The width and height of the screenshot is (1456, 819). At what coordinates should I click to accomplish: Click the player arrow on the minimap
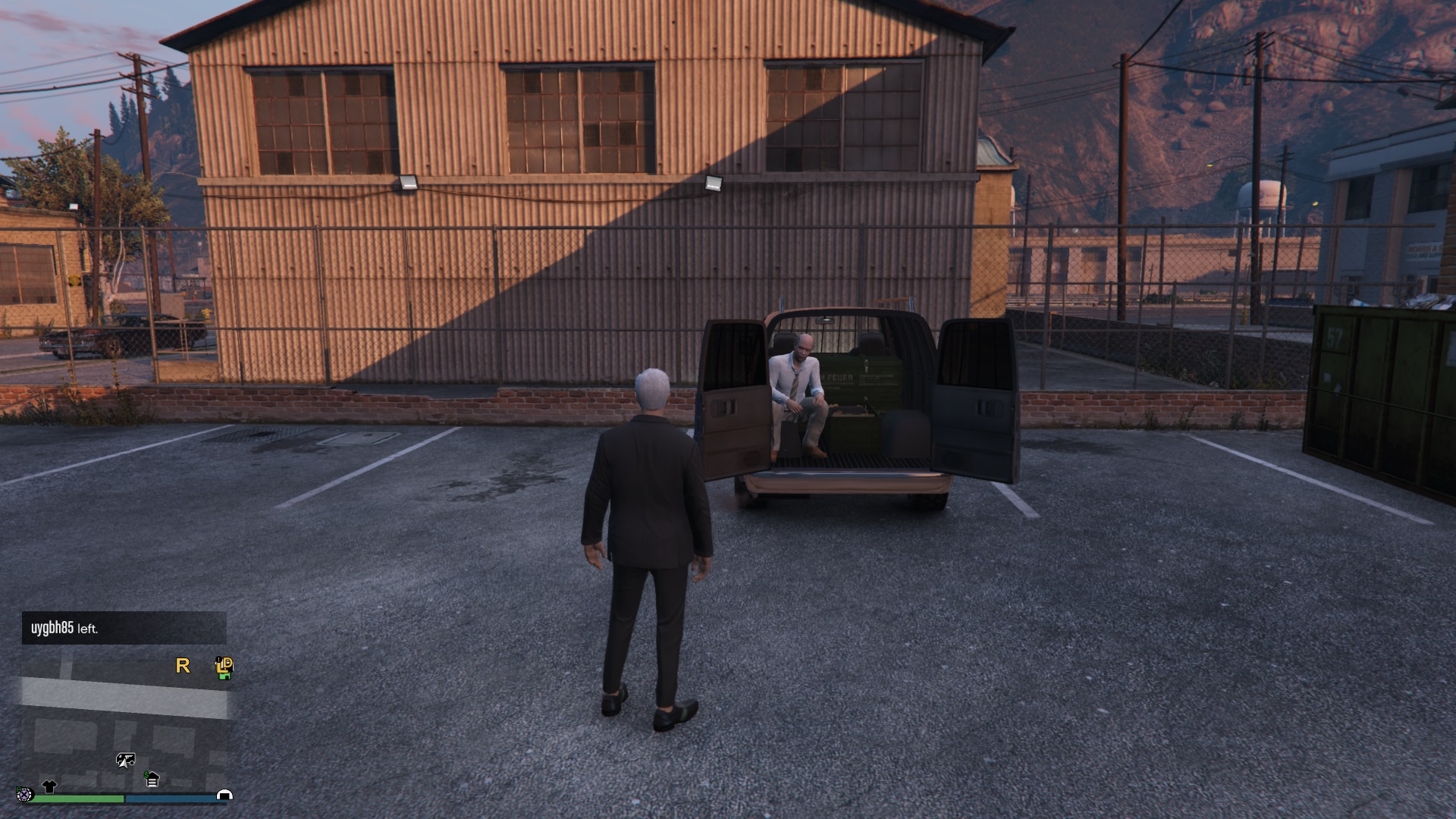124,764
